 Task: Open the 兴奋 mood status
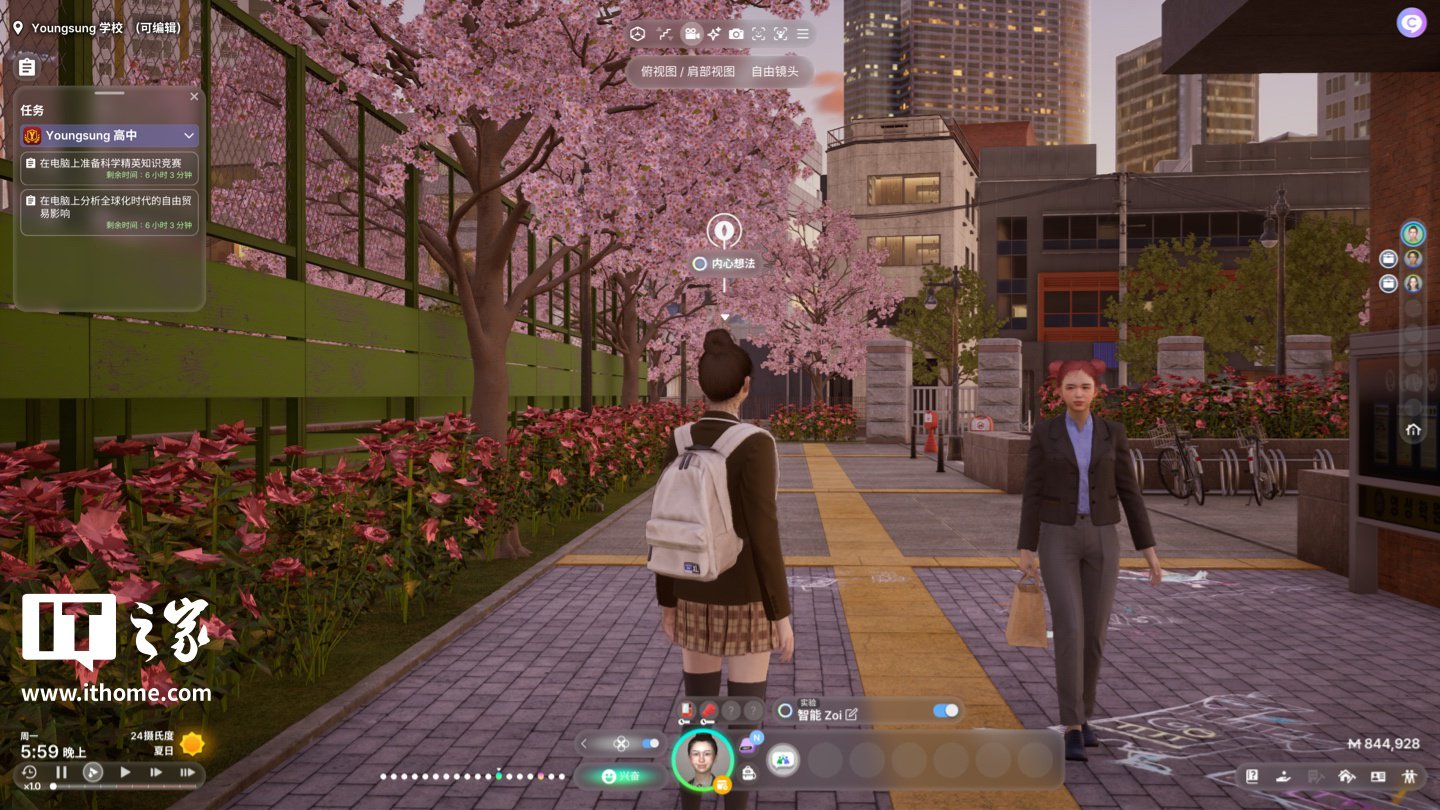[620, 776]
